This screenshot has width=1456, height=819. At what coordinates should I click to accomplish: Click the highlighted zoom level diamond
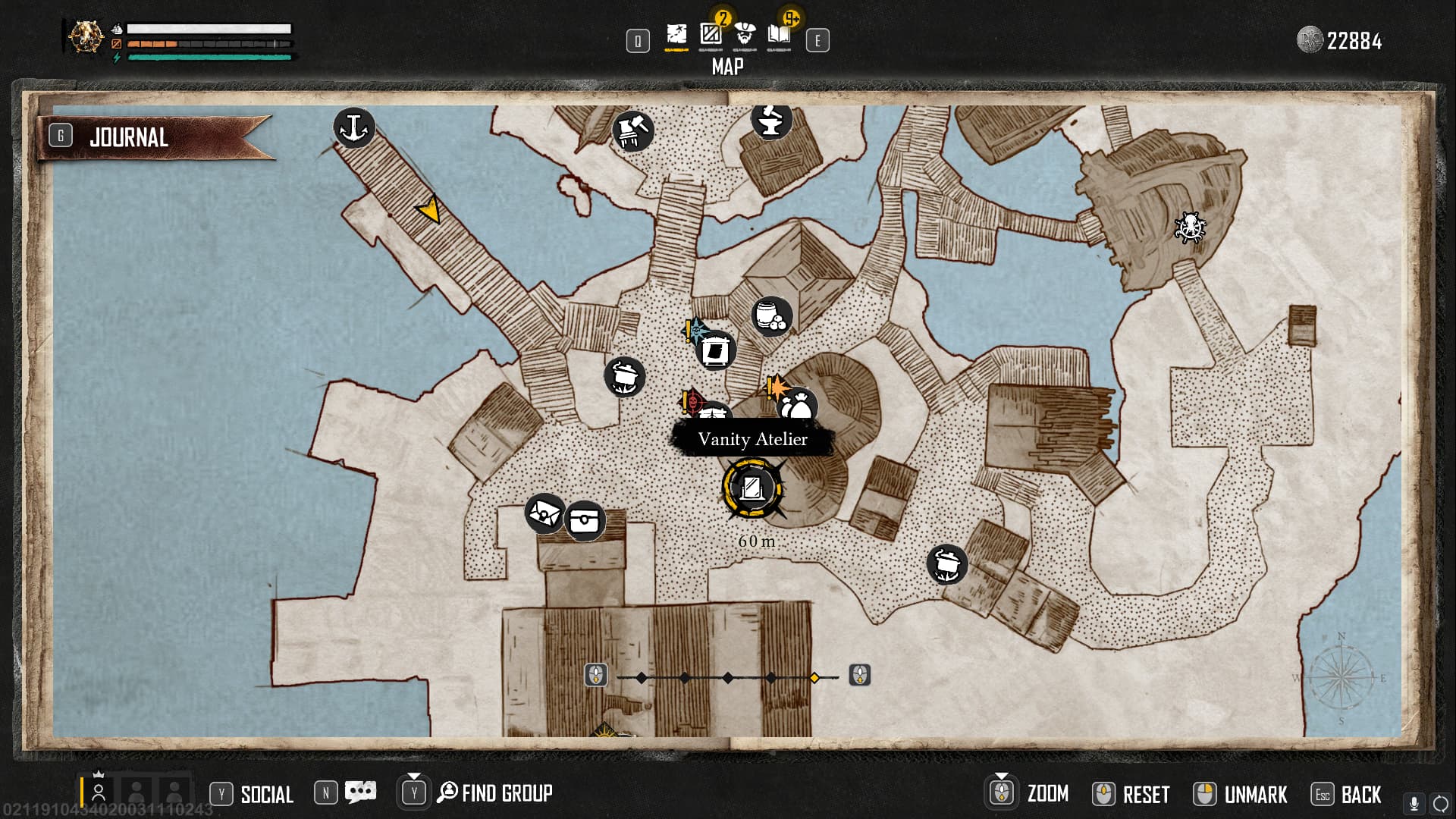(x=814, y=677)
